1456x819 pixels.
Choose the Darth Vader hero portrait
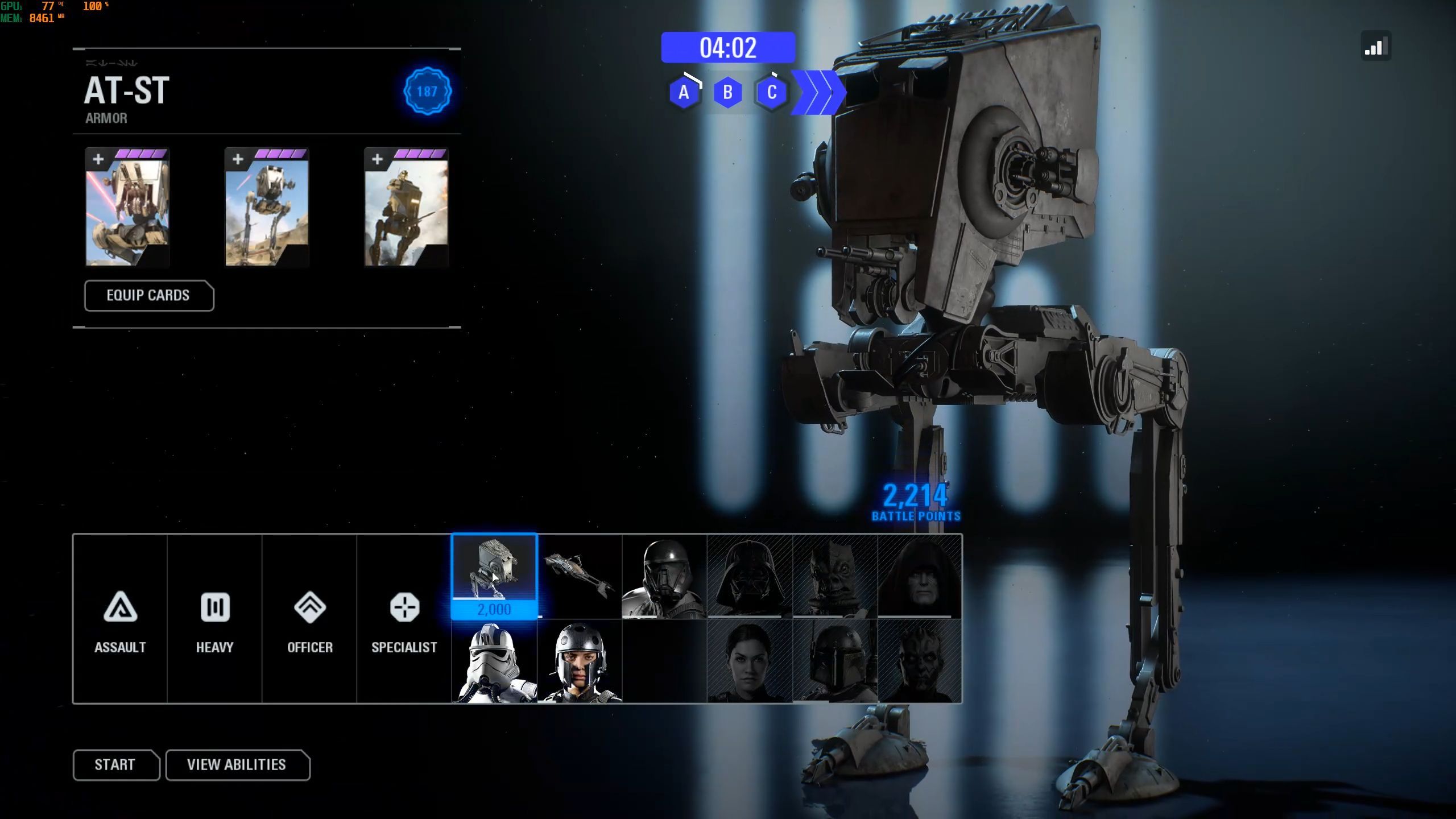(749, 576)
